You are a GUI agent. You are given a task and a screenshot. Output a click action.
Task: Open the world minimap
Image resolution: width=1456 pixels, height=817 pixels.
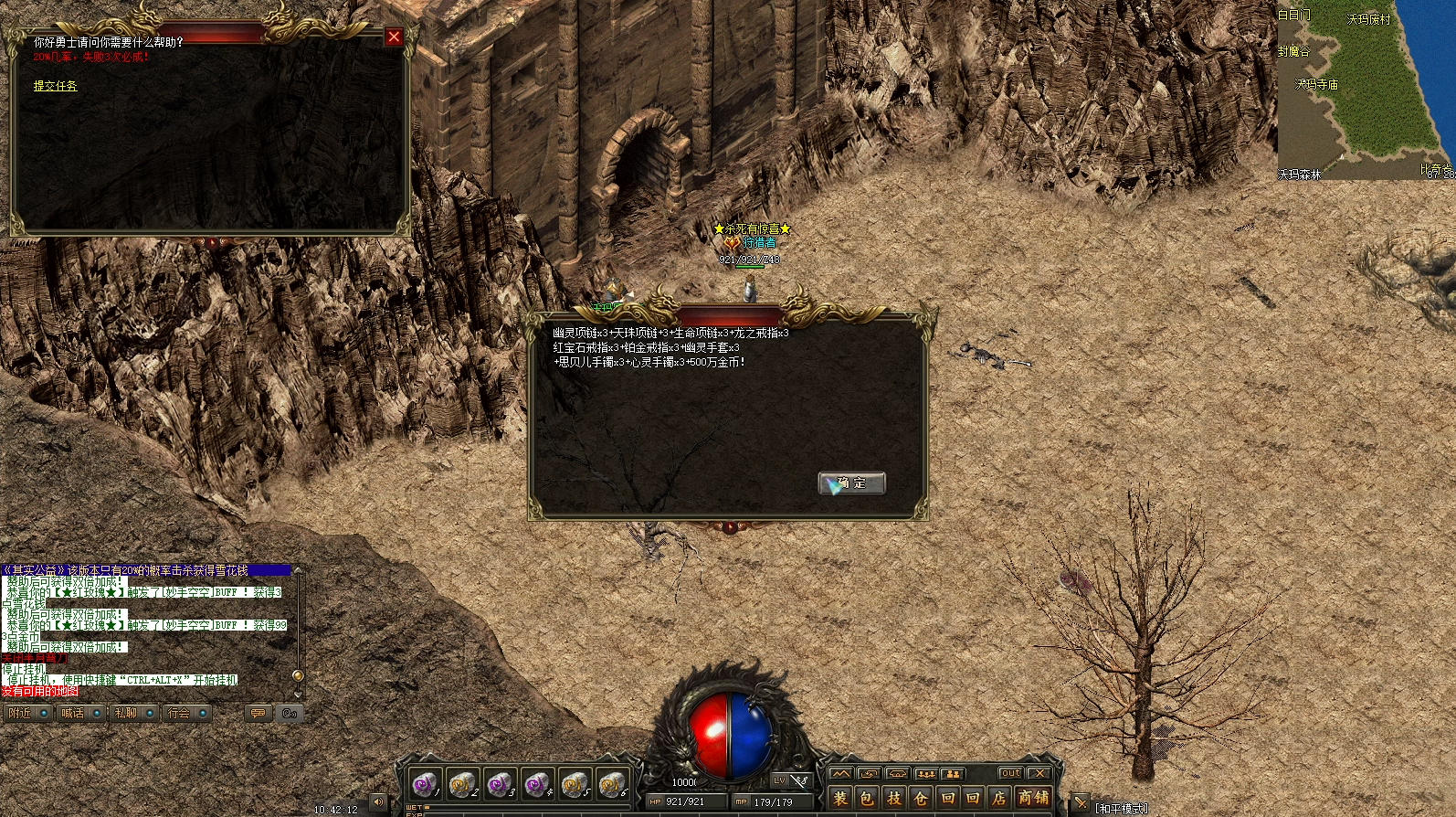[1366, 90]
